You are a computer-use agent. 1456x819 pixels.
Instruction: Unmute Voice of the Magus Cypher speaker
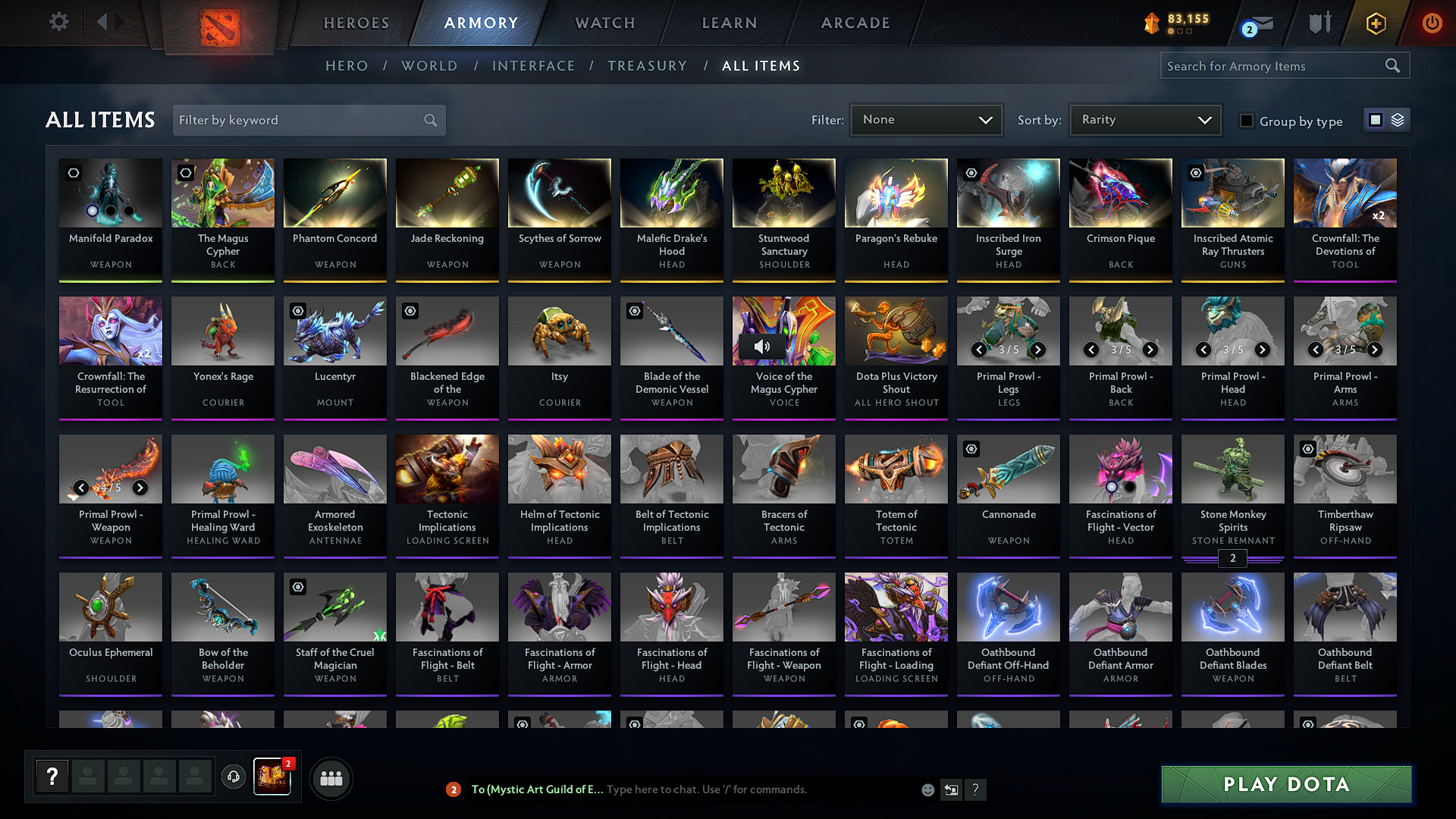(761, 346)
